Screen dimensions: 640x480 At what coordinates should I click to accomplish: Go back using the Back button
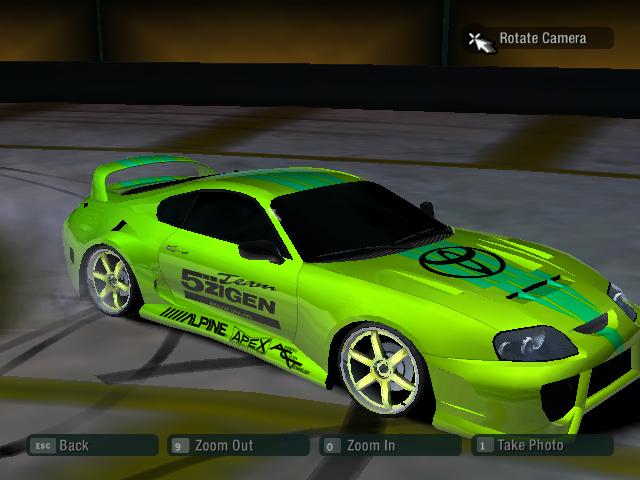tap(73, 445)
